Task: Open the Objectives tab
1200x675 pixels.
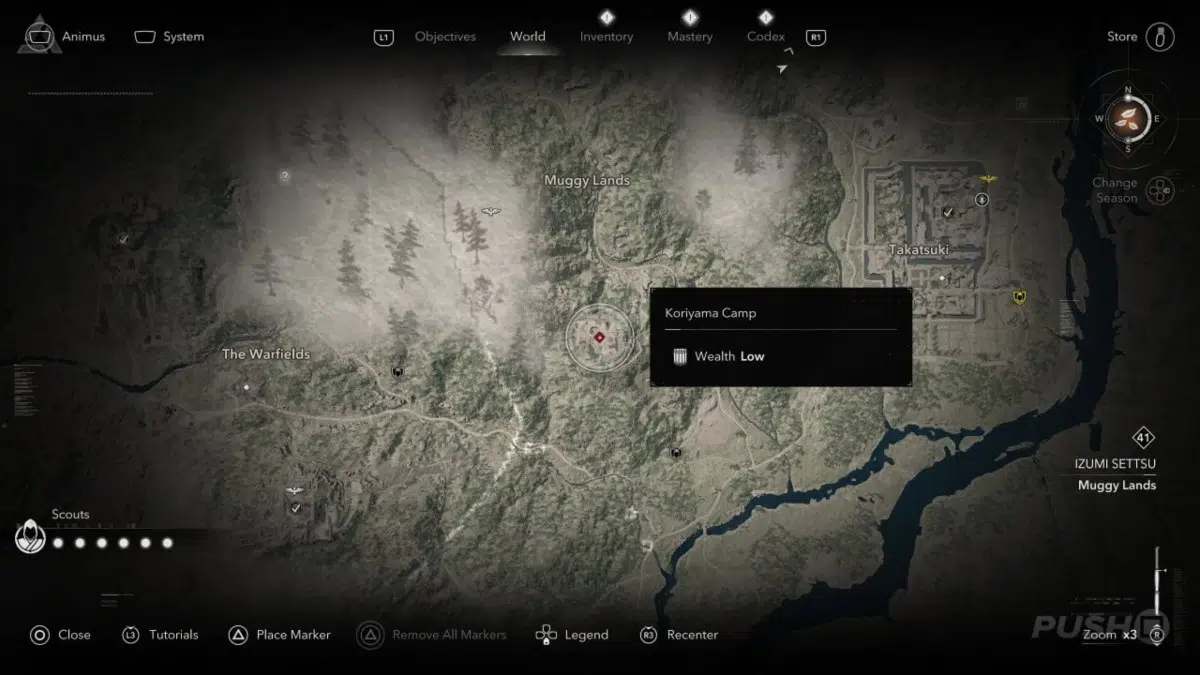Action: (x=445, y=37)
